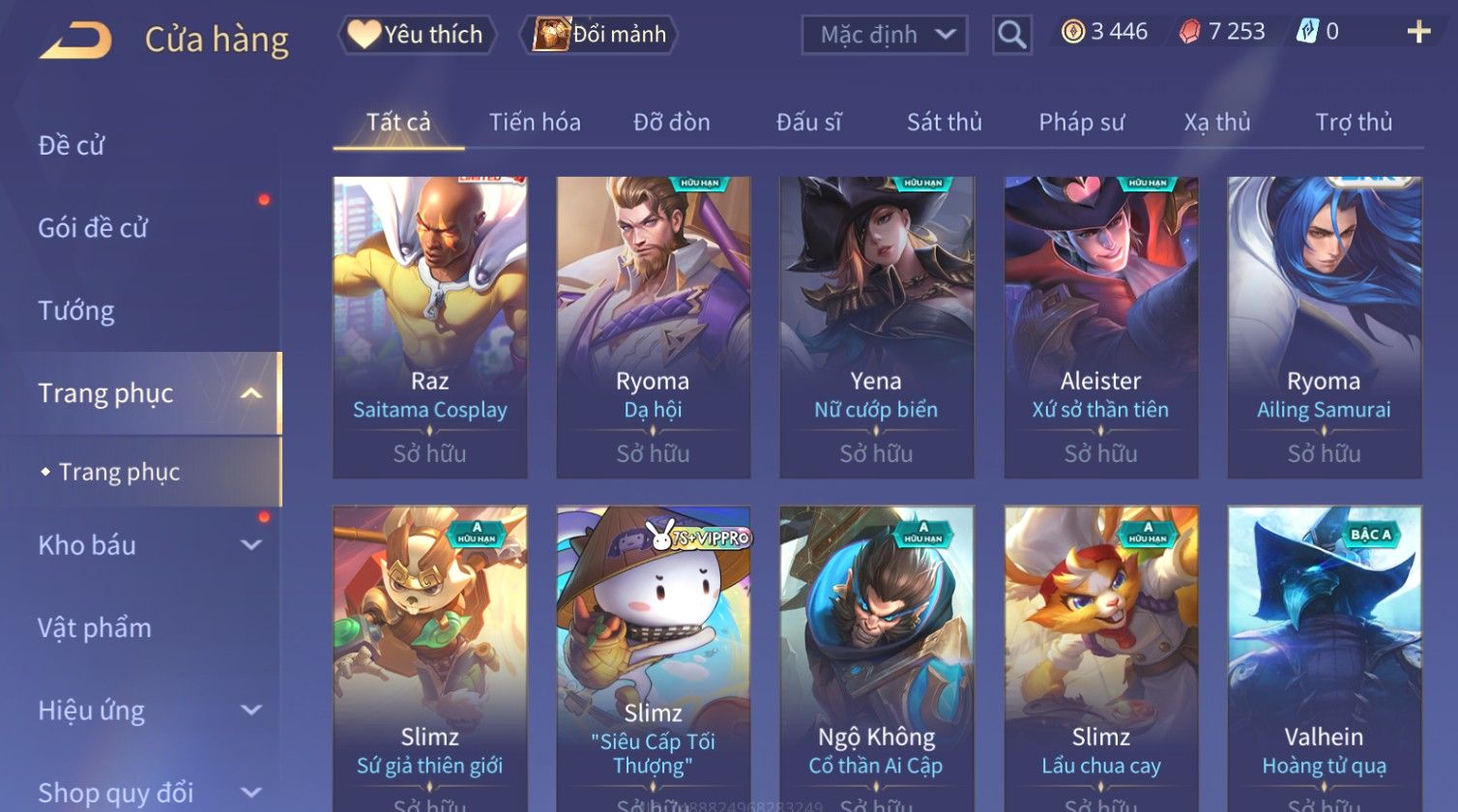Click the magnifying glass search button
This screenshot has height=812, width=1458.
click(1011, 35)
